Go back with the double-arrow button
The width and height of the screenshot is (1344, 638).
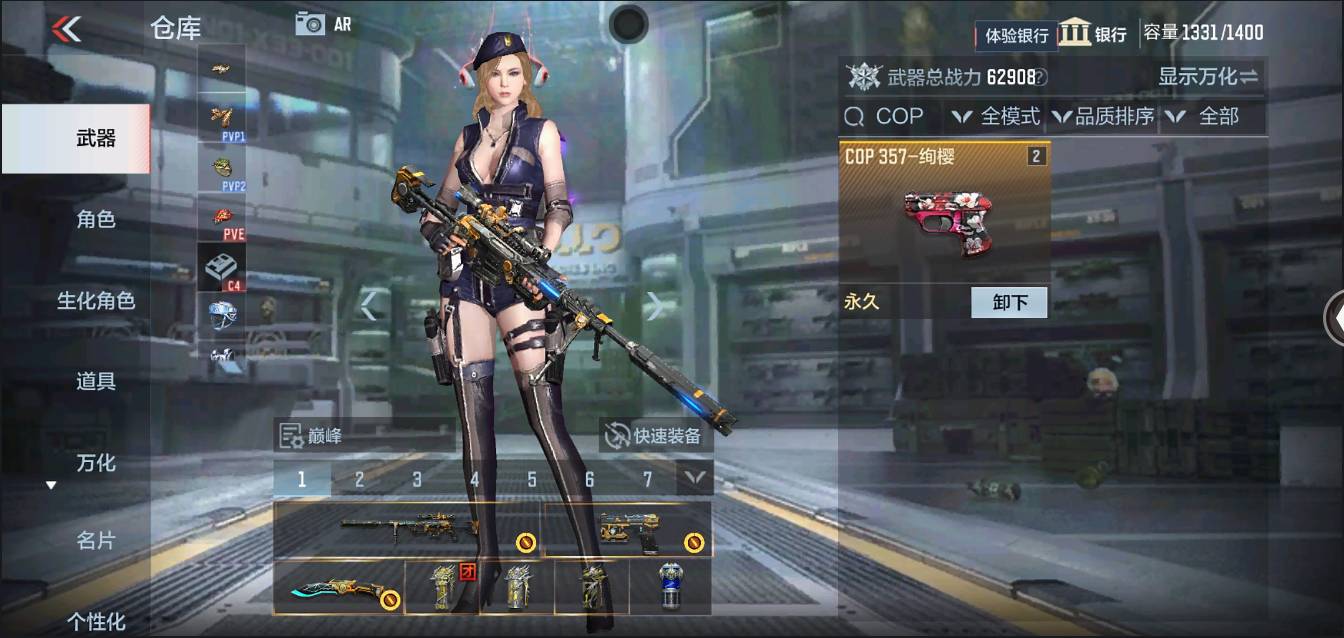[x=66, y=28]
